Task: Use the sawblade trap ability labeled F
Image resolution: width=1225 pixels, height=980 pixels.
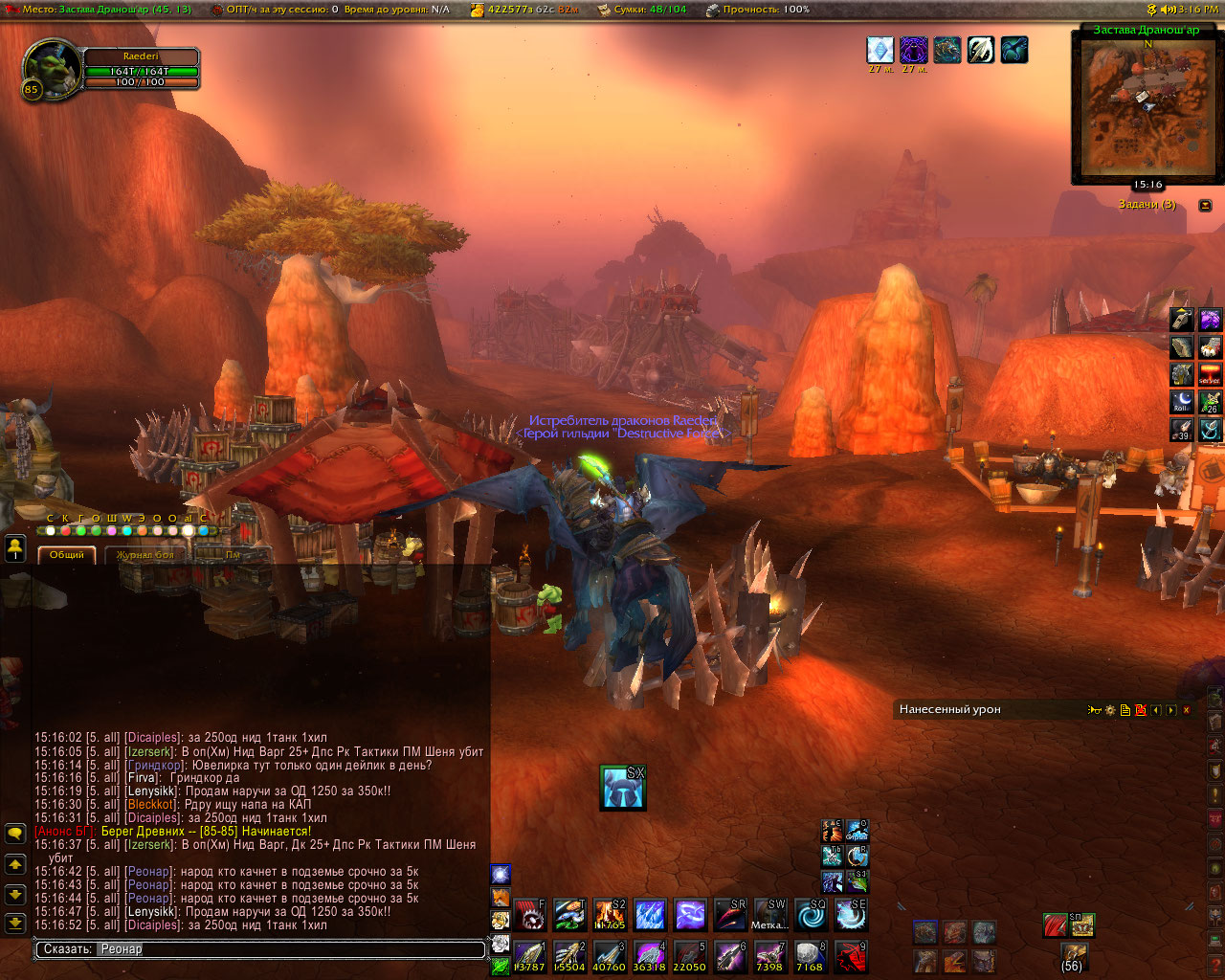Action: point(529,915)
